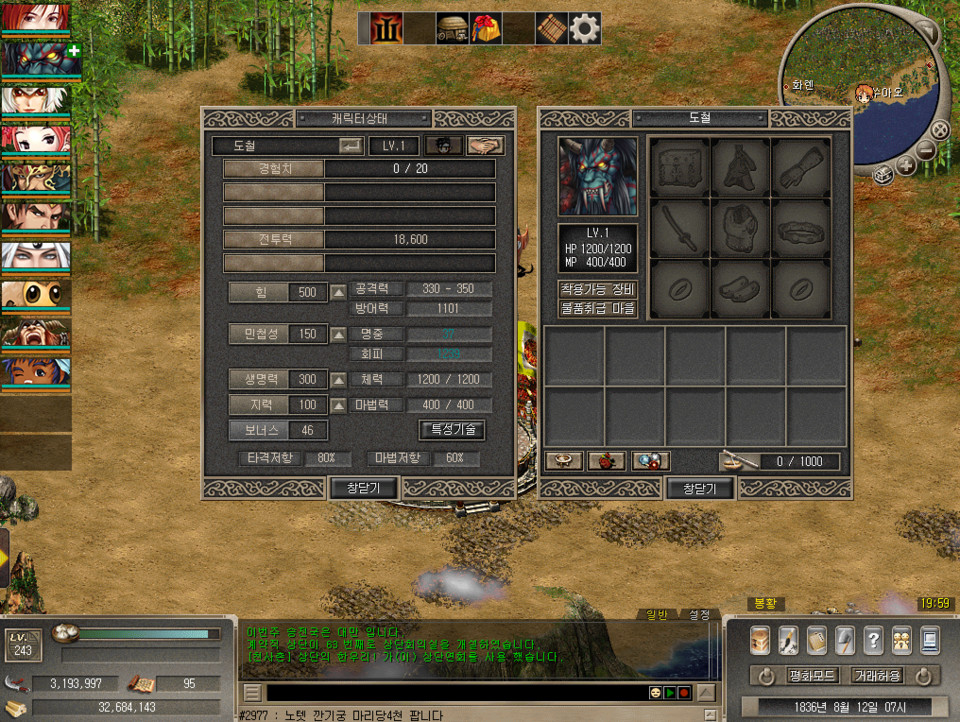960x722 pixels.
Task: Open the question mark help icon
Action: coord(873,639)
